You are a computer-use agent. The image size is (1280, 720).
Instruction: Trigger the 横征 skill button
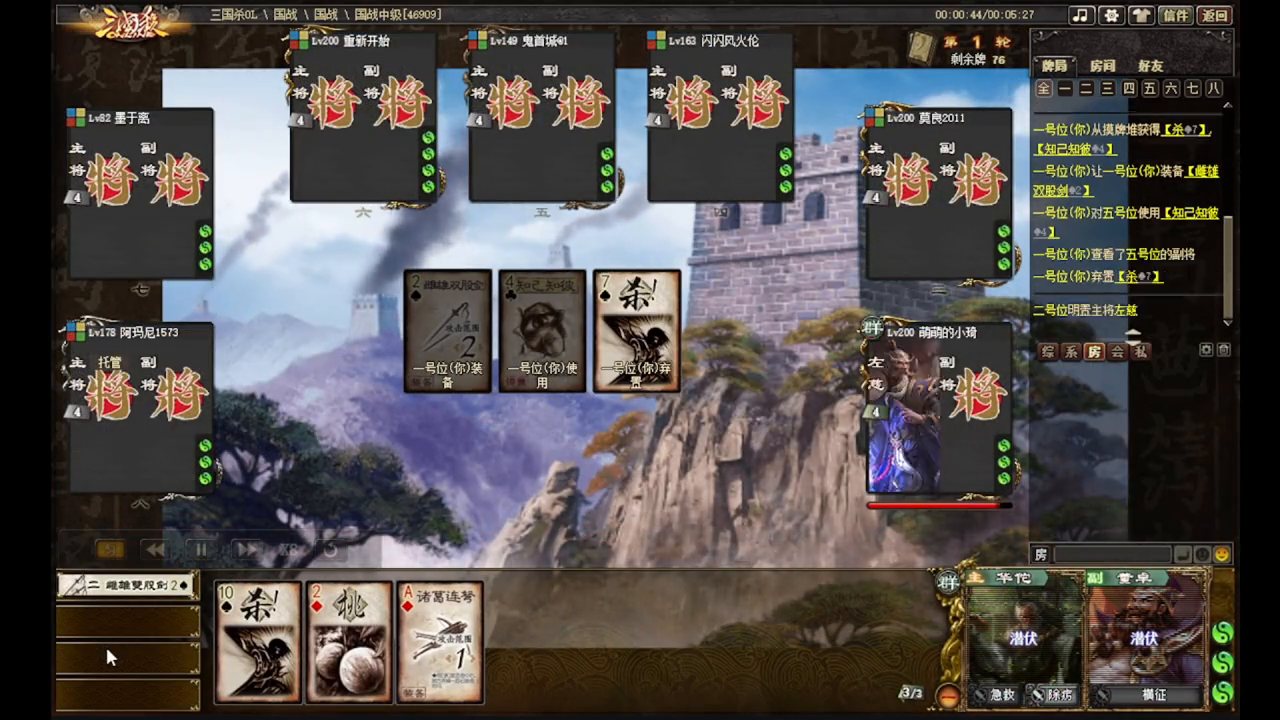(1153, 695)
